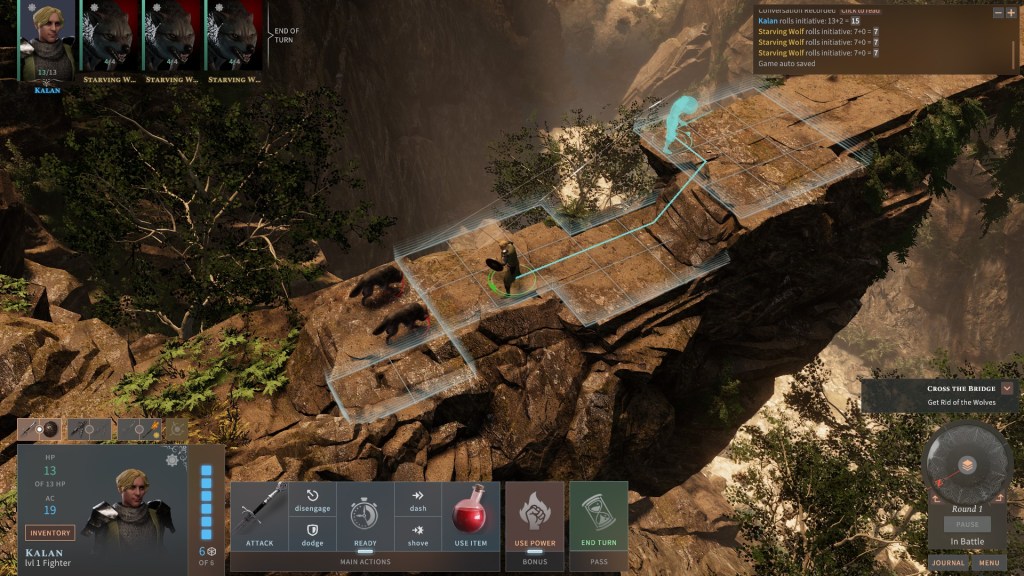
Task: Collapse the Cross the Bridge quest tracker
Action: 1007,388
